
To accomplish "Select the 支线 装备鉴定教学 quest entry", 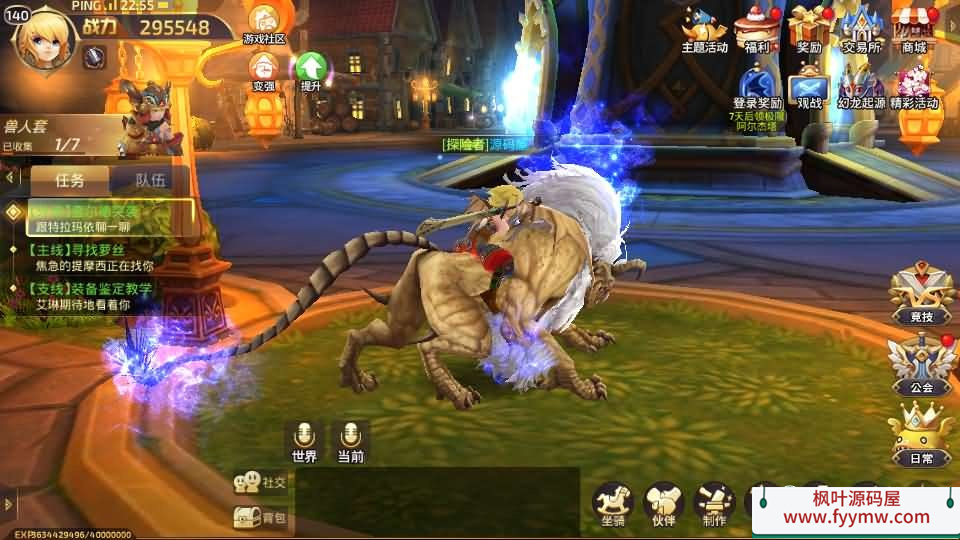I will tap(90, 296).
